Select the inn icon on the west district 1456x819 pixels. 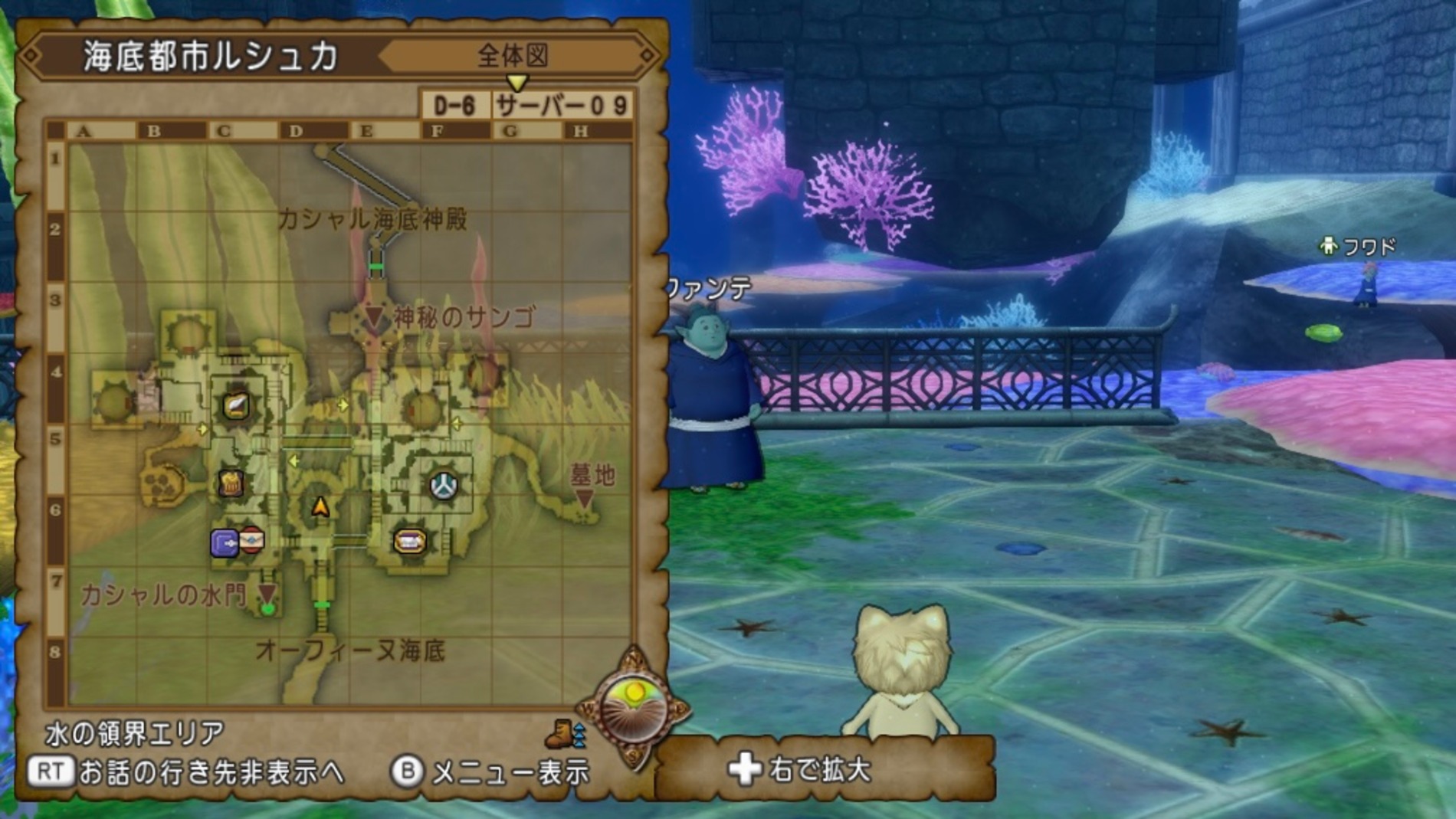point(232,483)
